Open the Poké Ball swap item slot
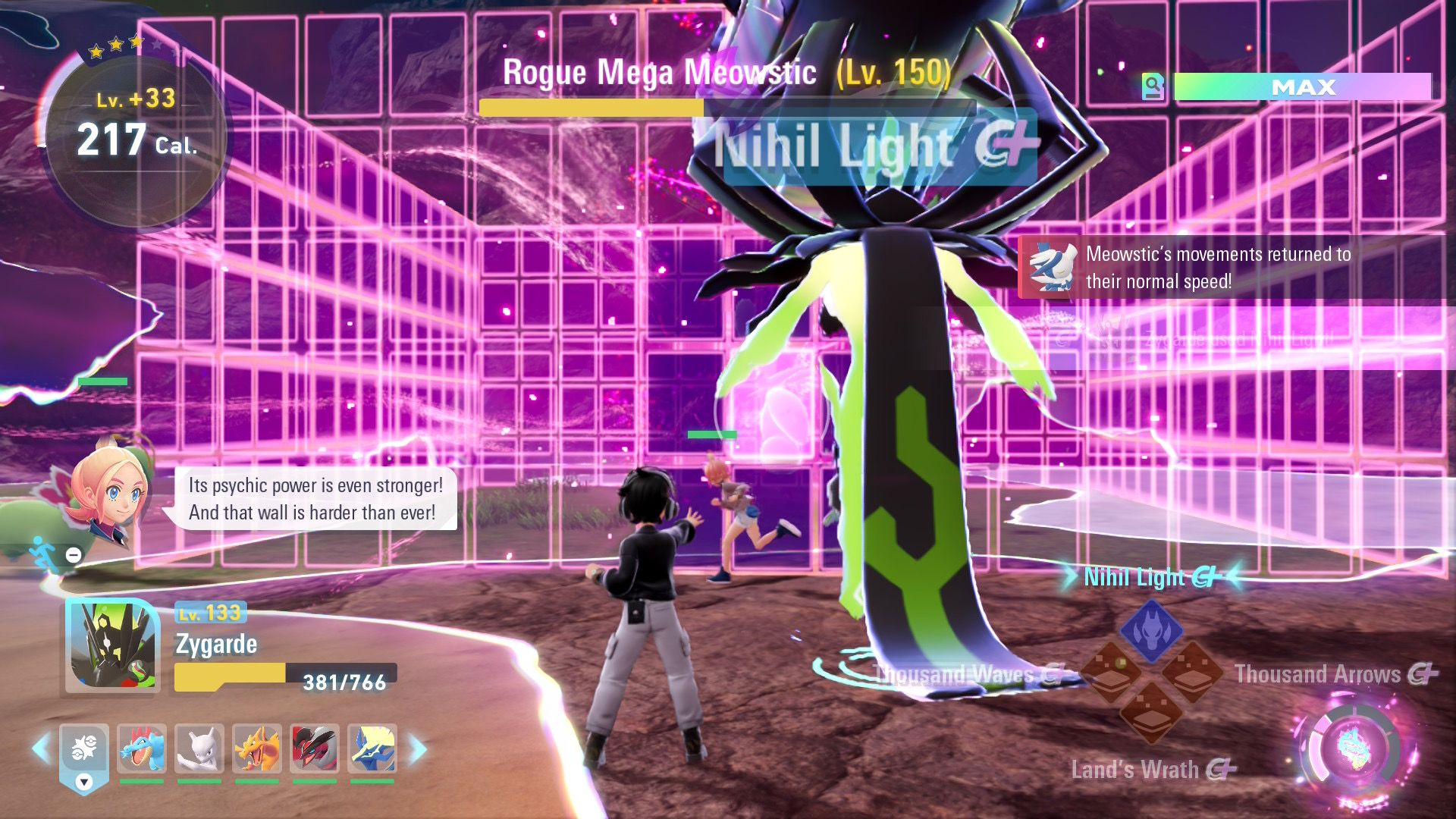This screenshot has height=819, width=1456. [84, 751]
